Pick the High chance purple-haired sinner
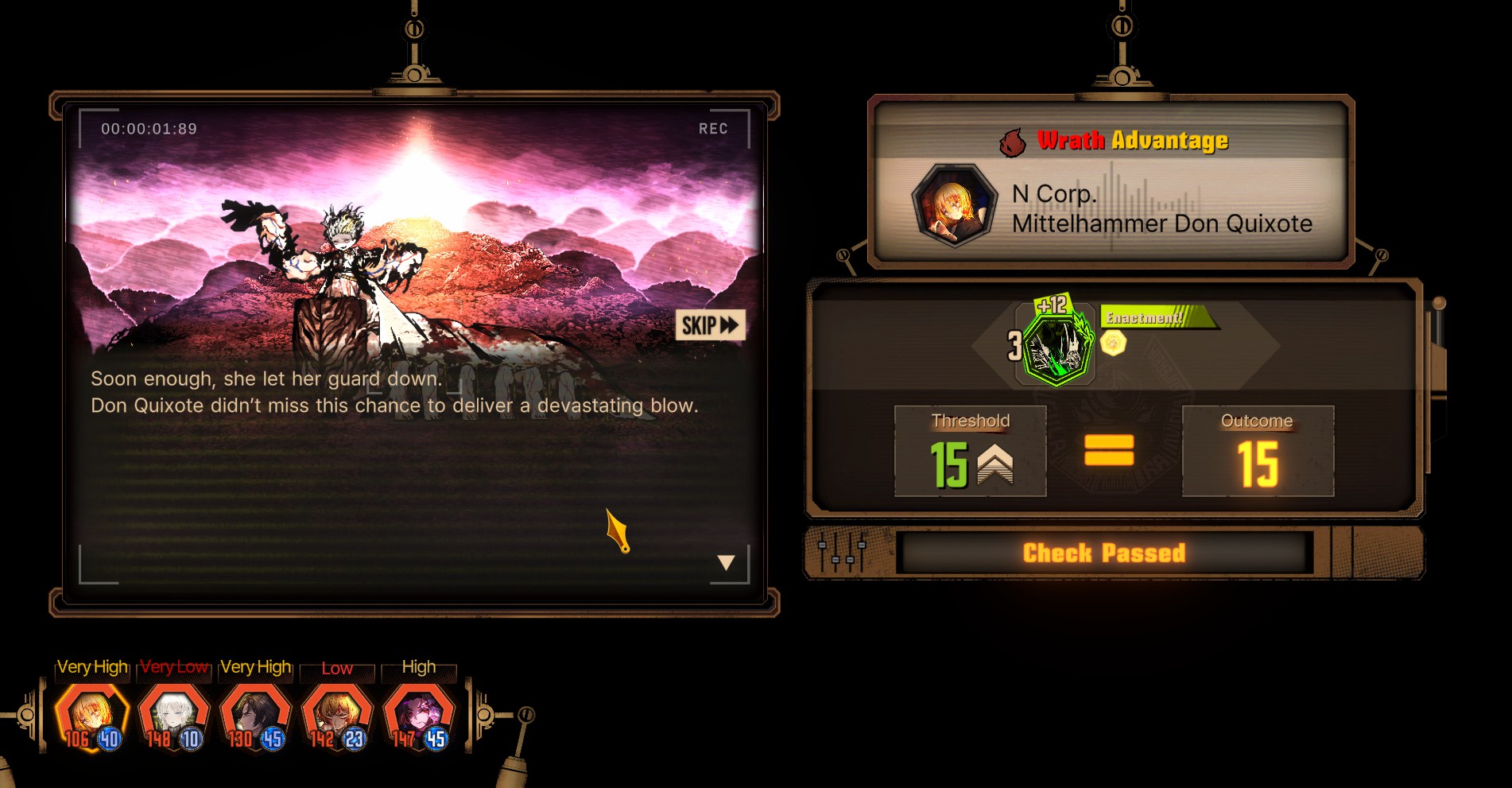This screenshot has height=788, width=1512. pyautogui.click(x=419, y=714)
